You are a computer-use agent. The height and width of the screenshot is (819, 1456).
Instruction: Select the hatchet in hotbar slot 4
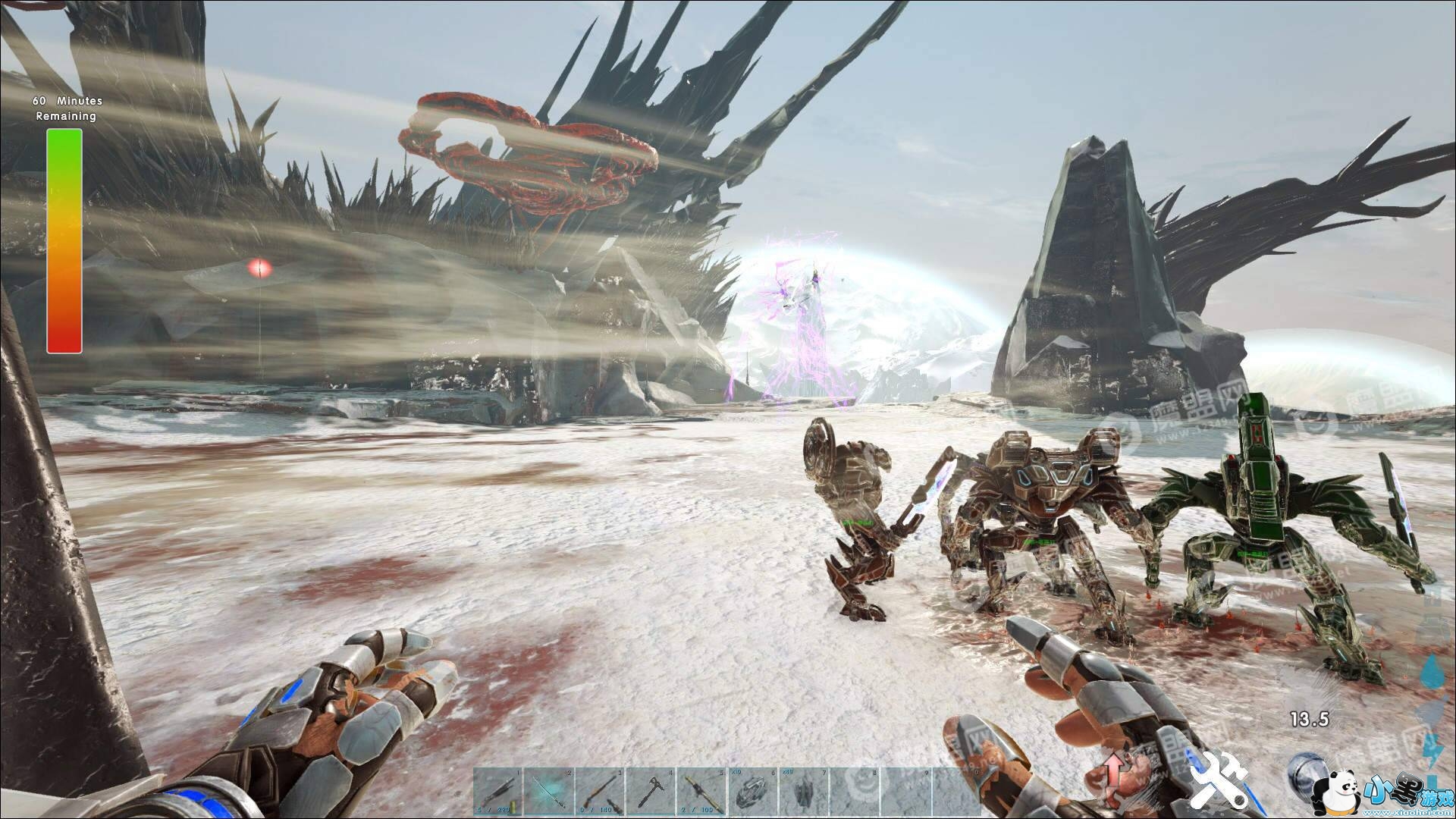(651, 792)
